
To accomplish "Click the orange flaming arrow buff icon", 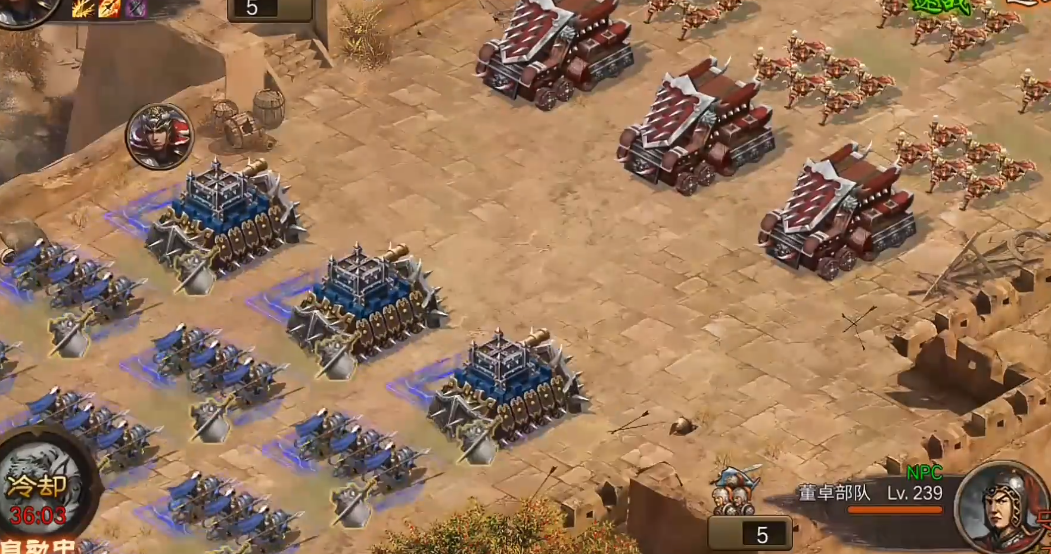I will click(109, 9).
